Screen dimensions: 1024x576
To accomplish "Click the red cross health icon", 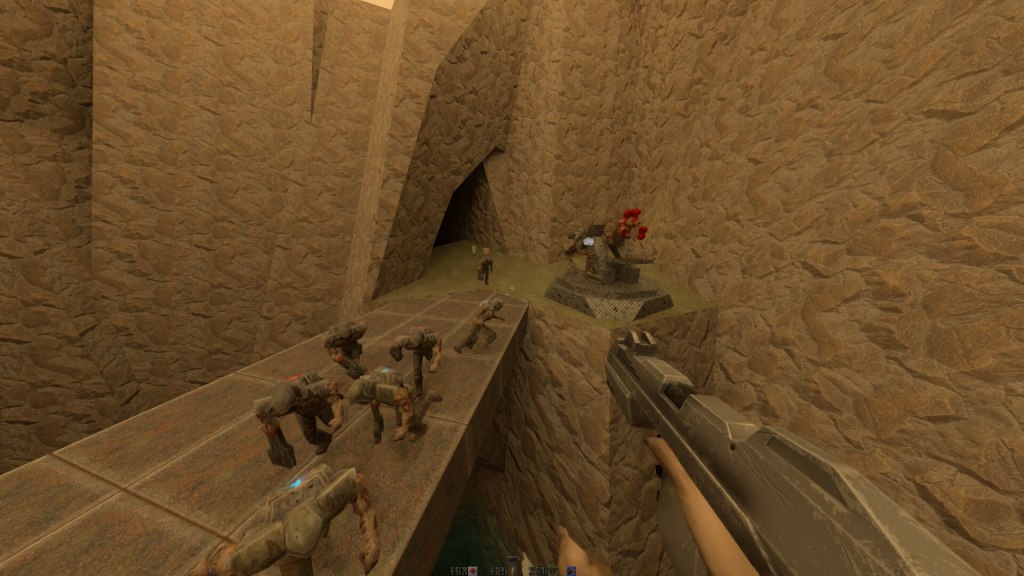I will (x=473, y=571).
